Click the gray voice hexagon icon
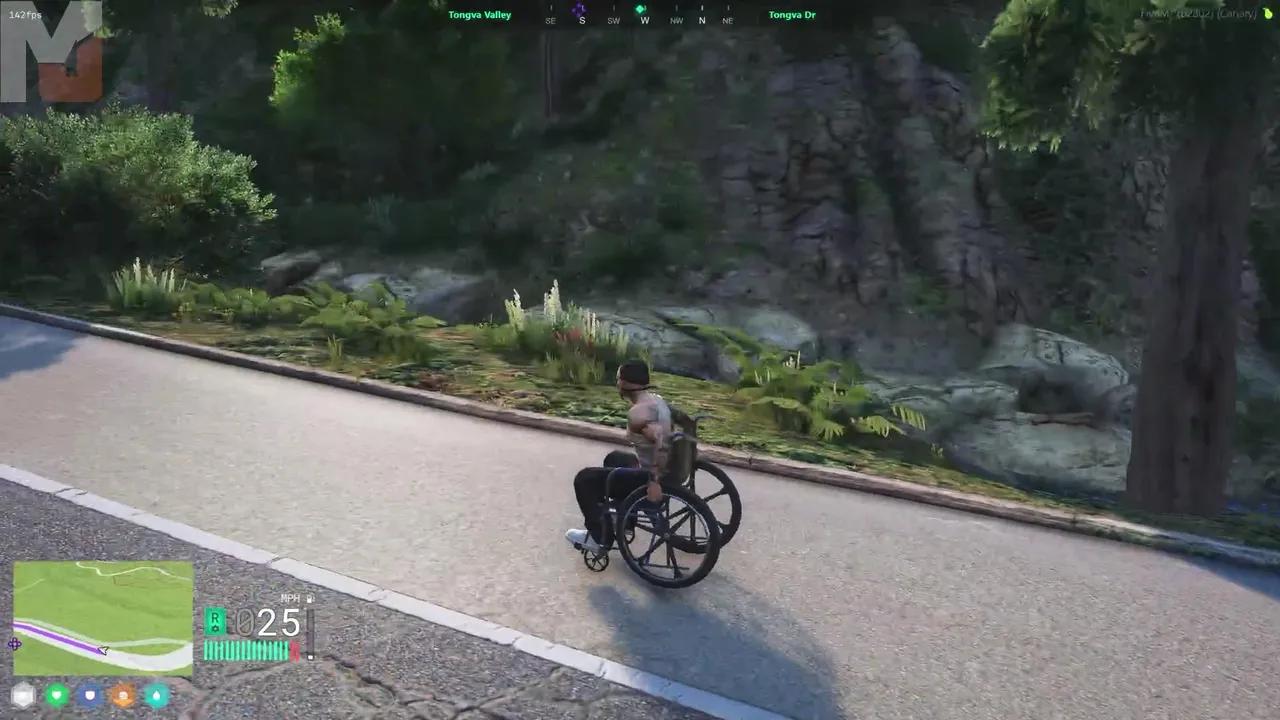Screen dimensions: 1280x720 point(23,695)
